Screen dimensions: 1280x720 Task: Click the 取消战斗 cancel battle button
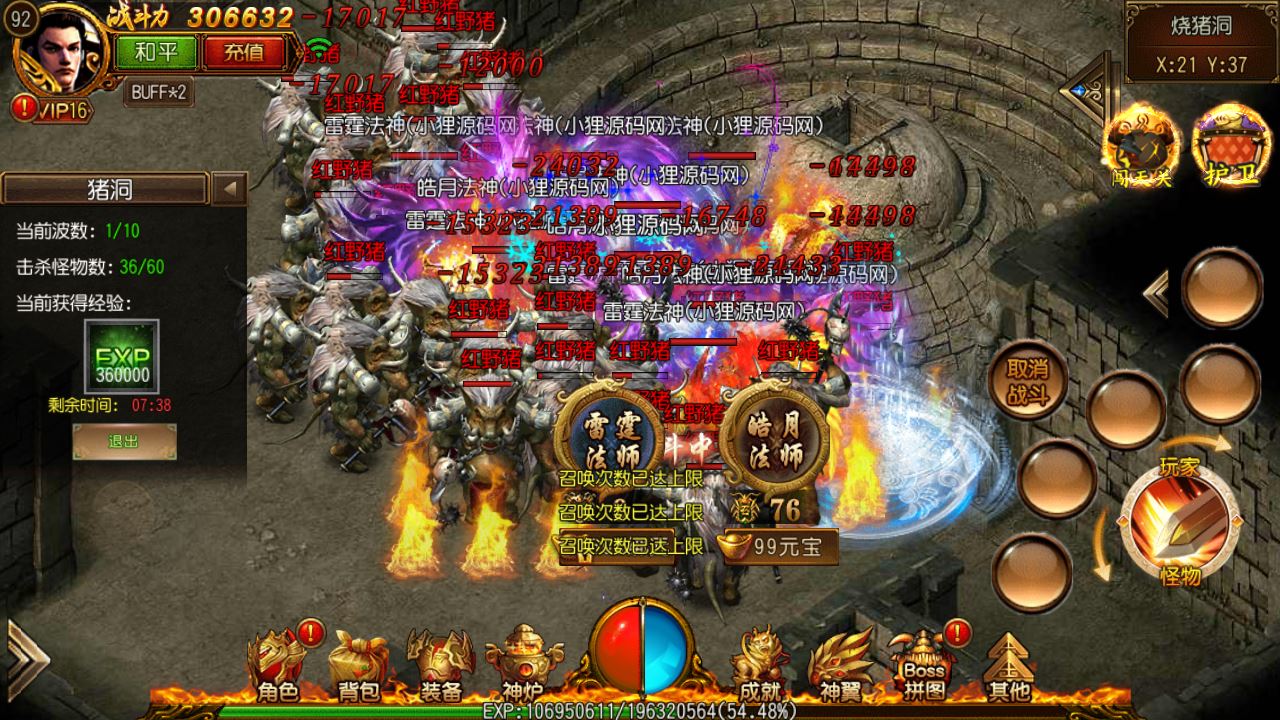tap(1027, 380)
